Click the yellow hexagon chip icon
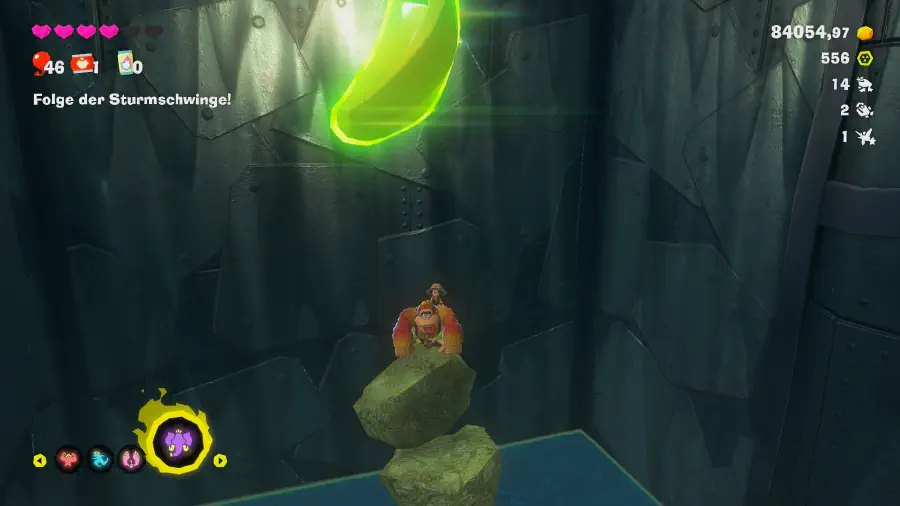The width and height of the screenshot is (900, 506). (x=865, y=58)
